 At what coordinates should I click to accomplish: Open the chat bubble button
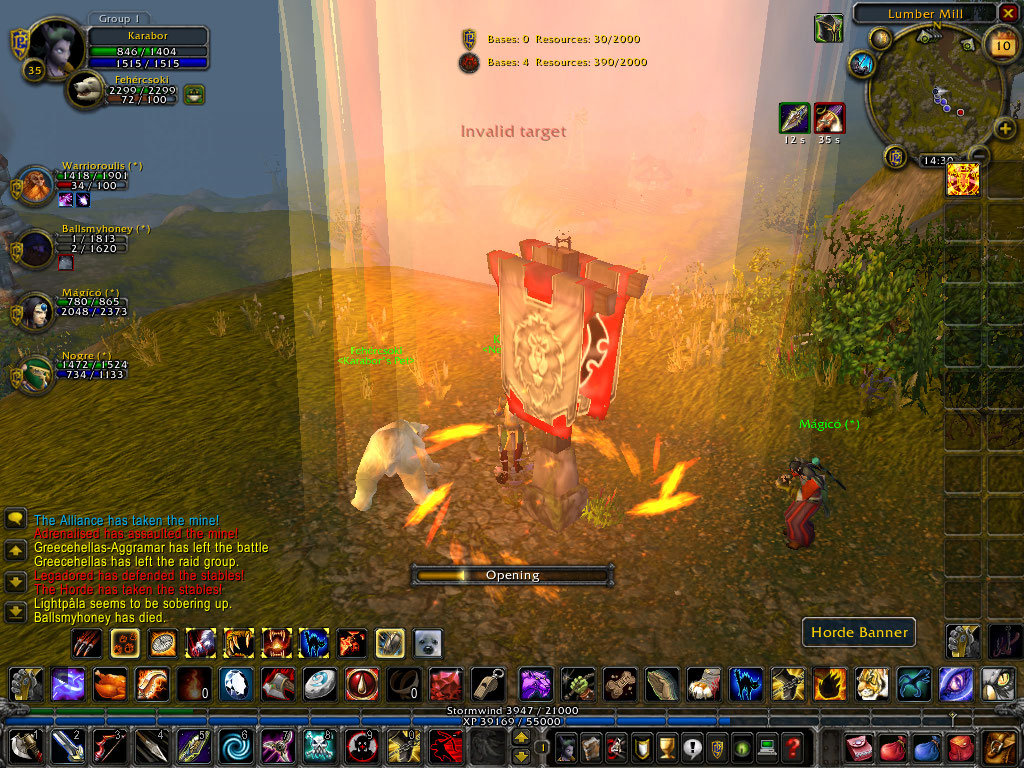[x=16, y=519]
